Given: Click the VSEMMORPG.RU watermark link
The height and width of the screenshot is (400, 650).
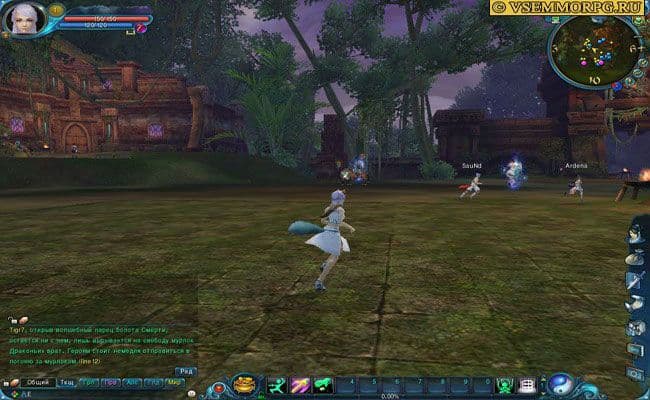Looking at the screenshot, I should (569, 7).
